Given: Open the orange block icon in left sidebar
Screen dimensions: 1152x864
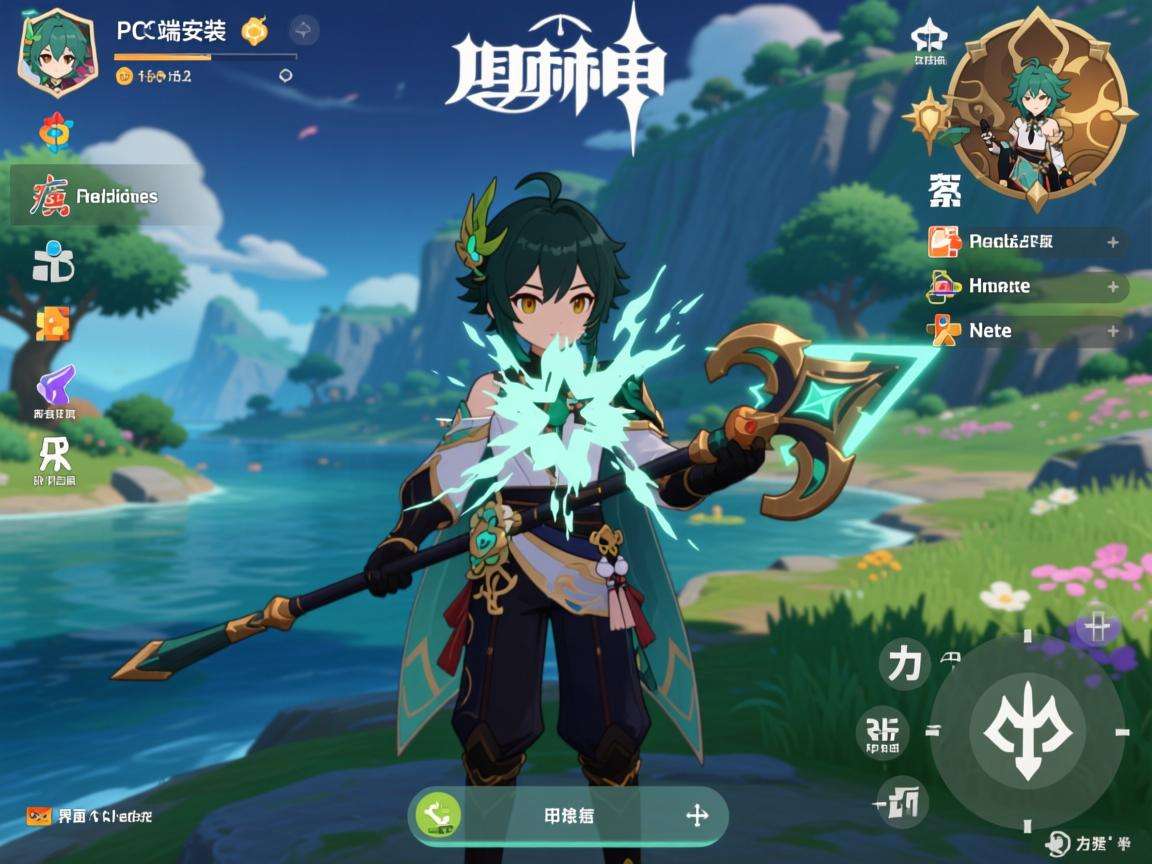Looking at the screenshot, I should pos(53,324).
